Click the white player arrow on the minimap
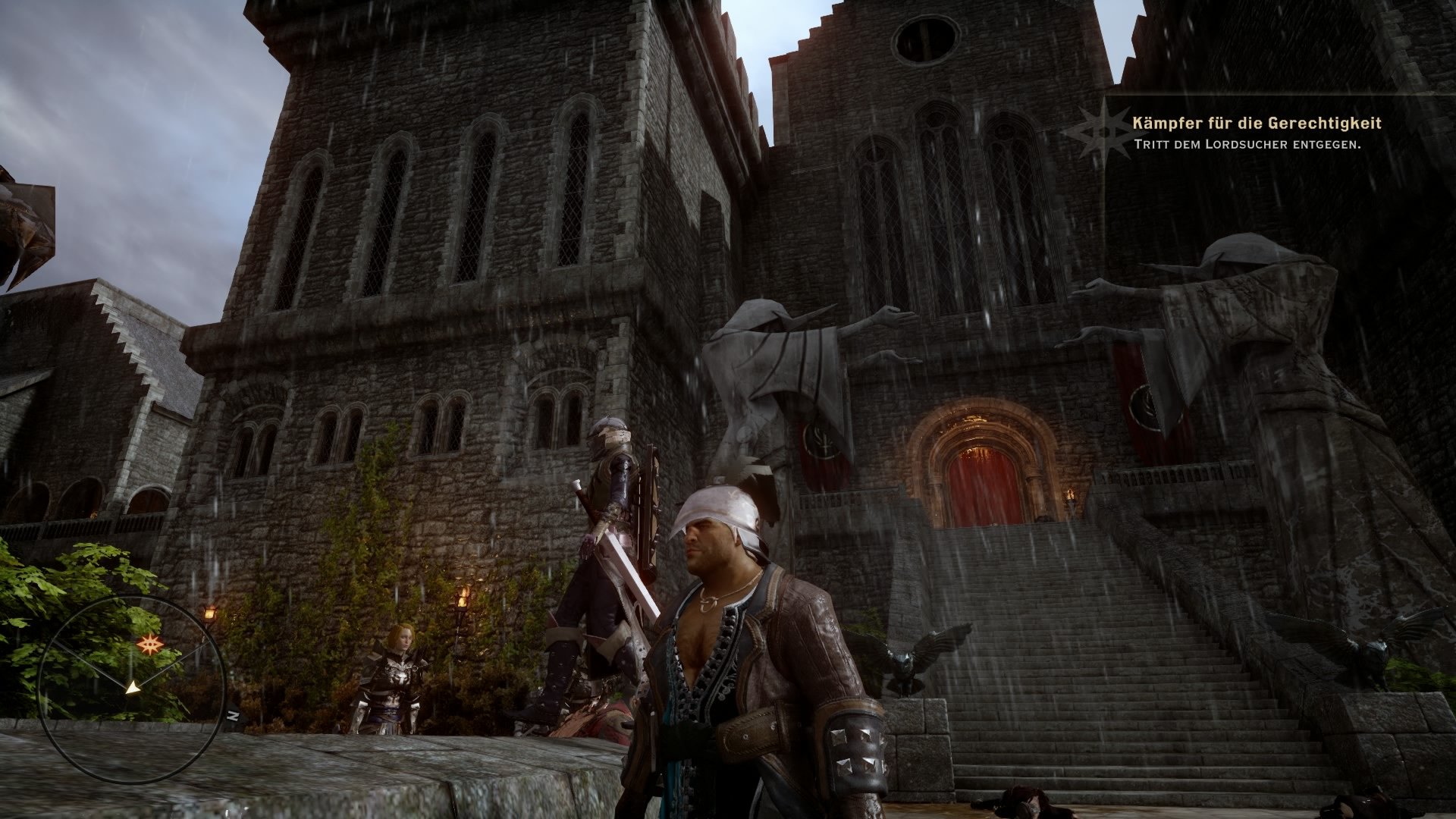Screen dimensions: 1456x819 pos(133,688)
